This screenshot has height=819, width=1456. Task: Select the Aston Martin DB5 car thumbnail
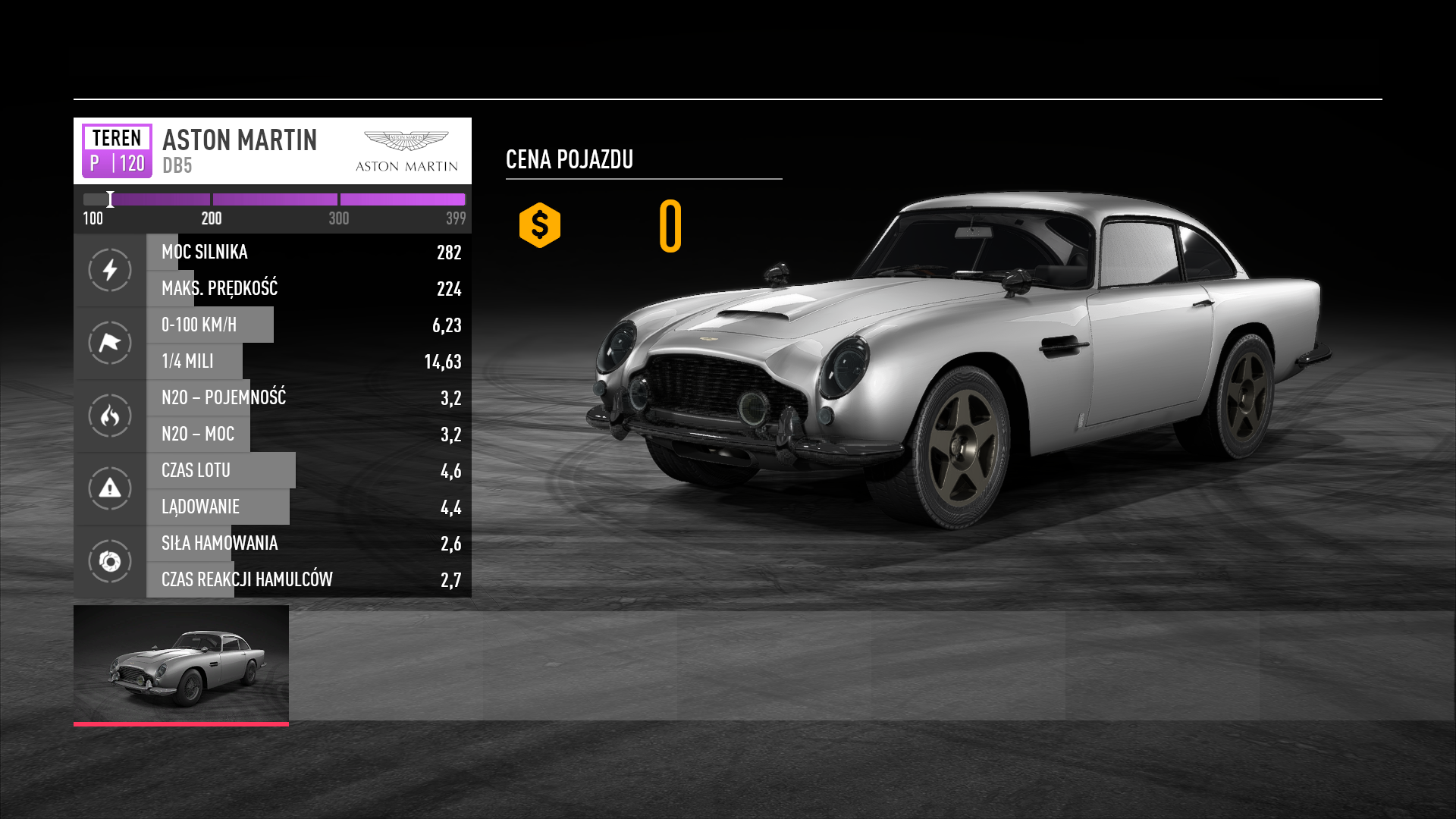[x=181, y=664]
